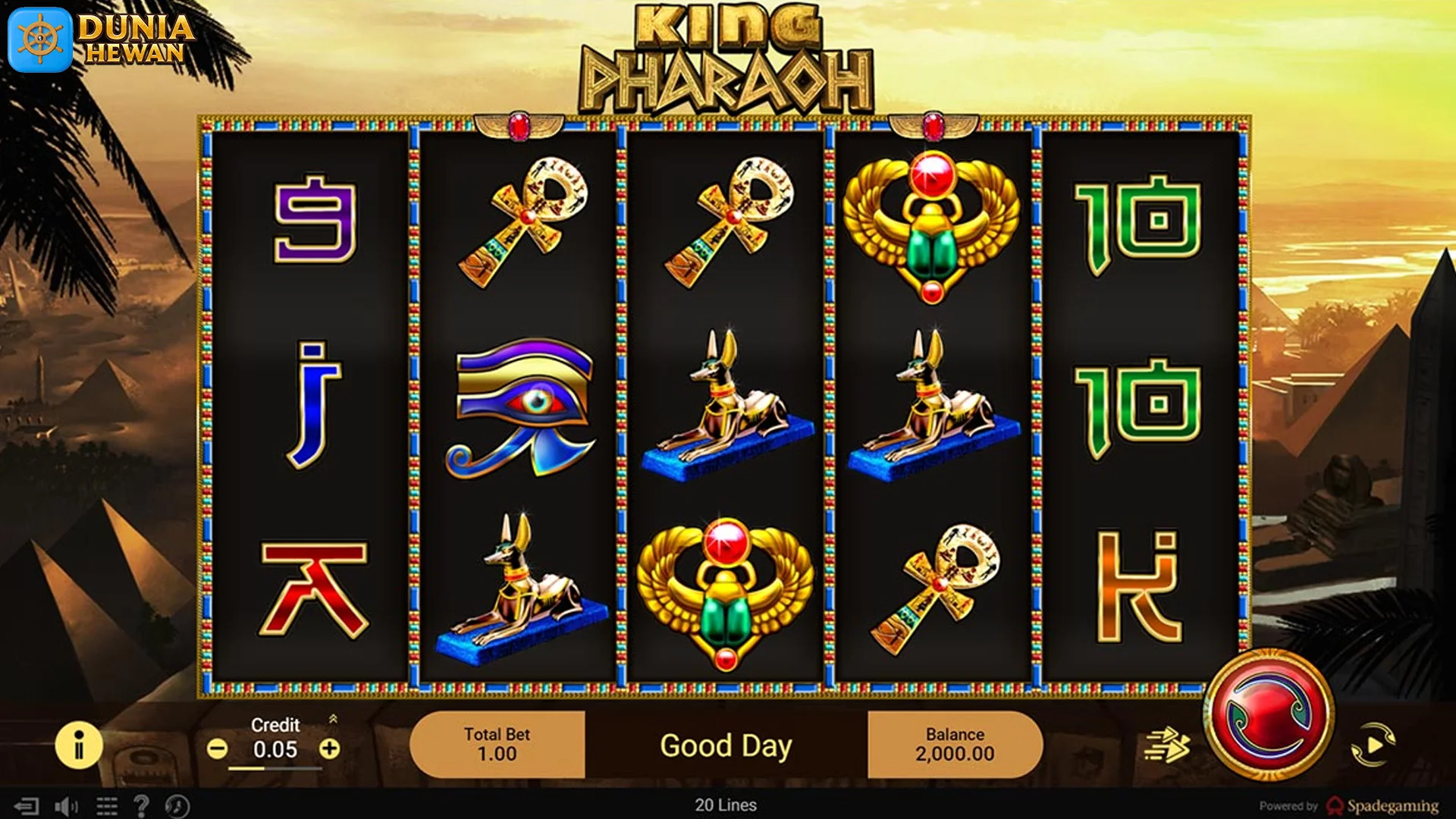Viewport: 1456px width, 819px height.
Task: Increase the credit value with the plus stepper
Action: click(328, 749)
